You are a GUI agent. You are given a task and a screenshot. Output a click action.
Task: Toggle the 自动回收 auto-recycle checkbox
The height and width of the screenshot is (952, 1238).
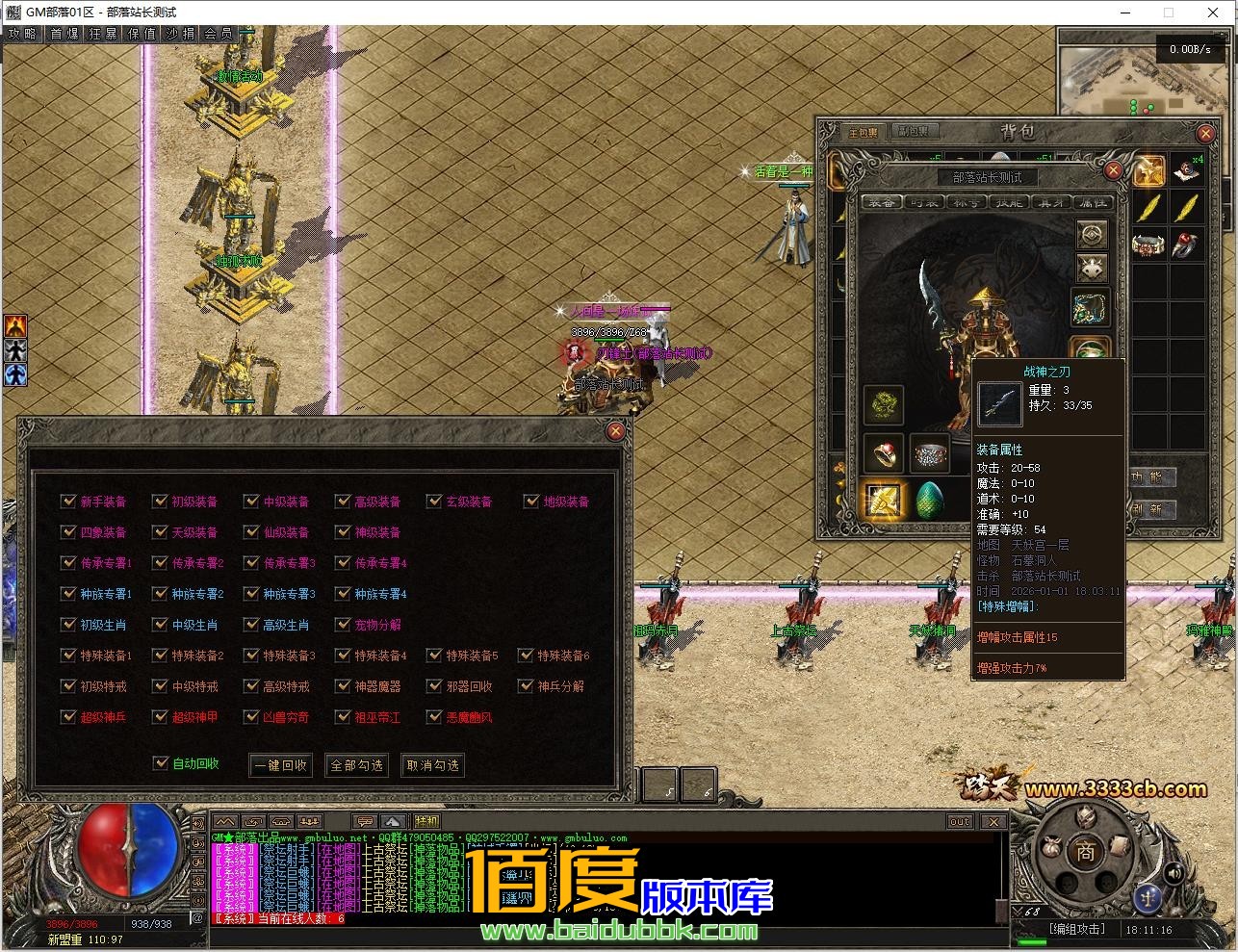161,763
